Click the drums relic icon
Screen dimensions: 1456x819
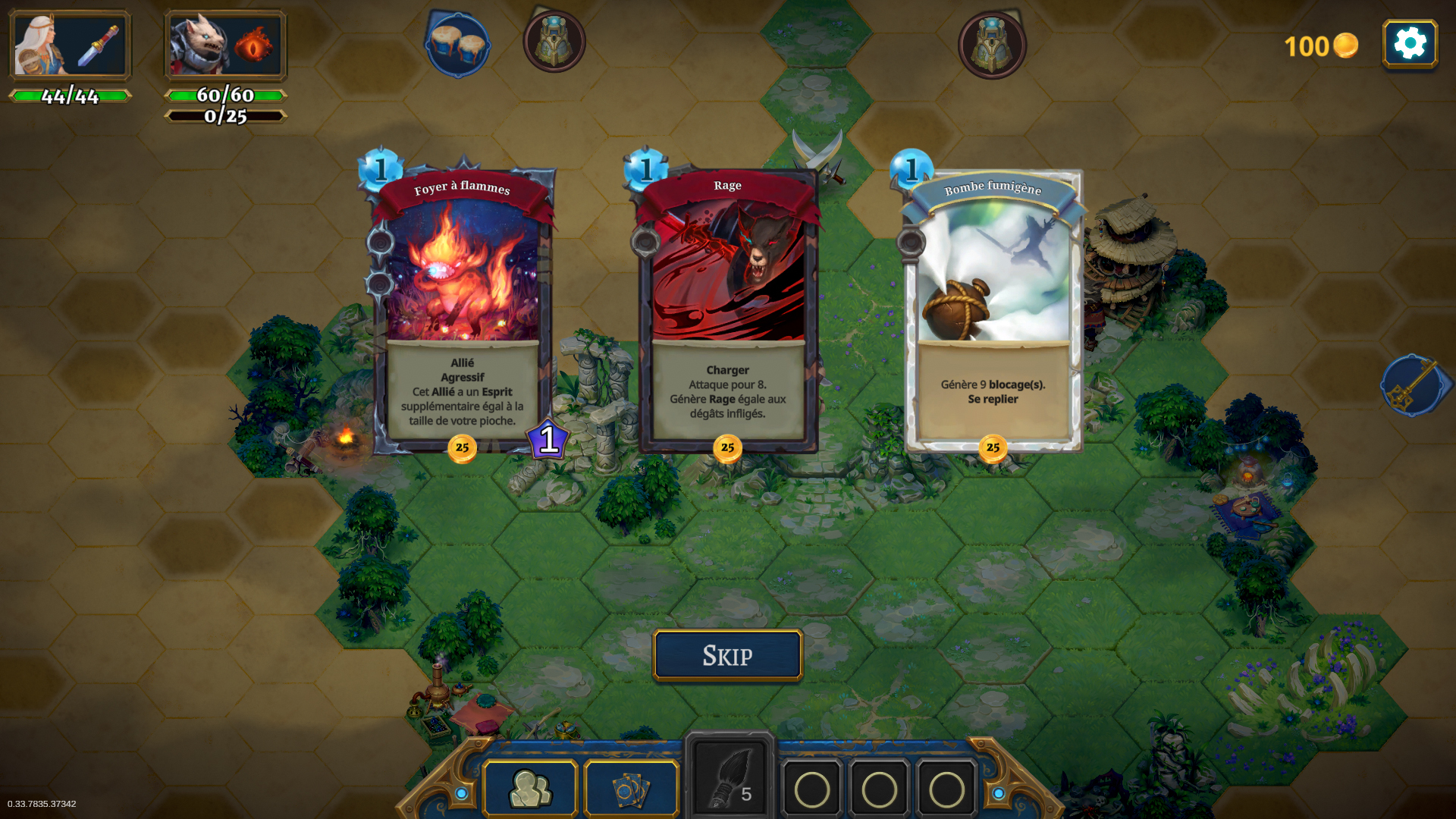pyautogui.click(x=457, y=43)
